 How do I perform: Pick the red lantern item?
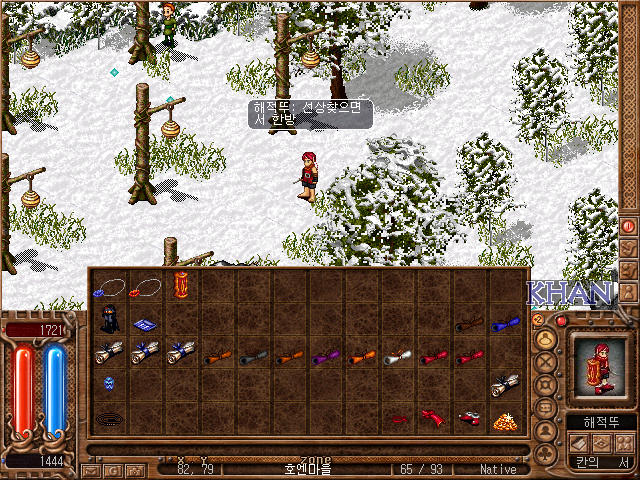coord(181,287)
